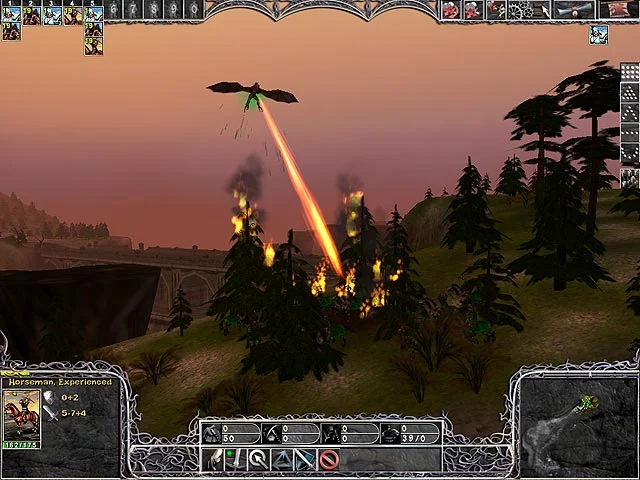Click the hero portrait below the top bar
The image size is (640, 480).
coord(598,35)
